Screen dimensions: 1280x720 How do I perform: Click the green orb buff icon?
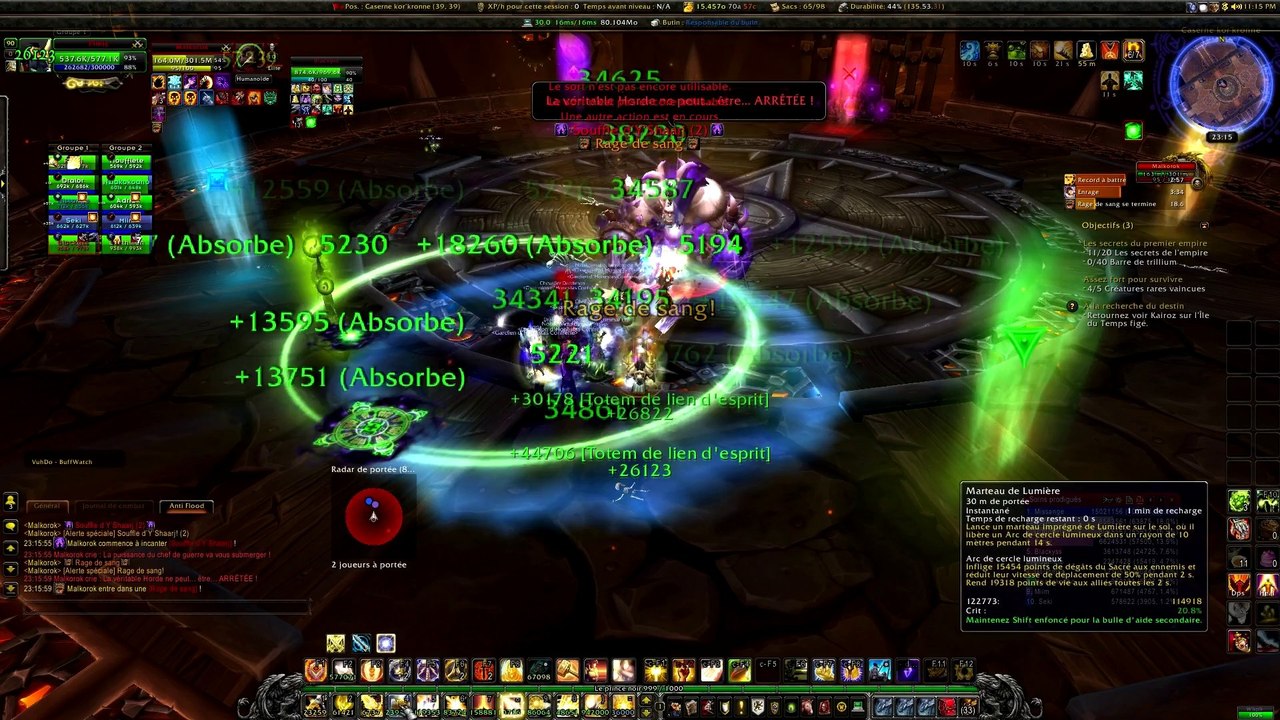click(x=1132, y=131)
